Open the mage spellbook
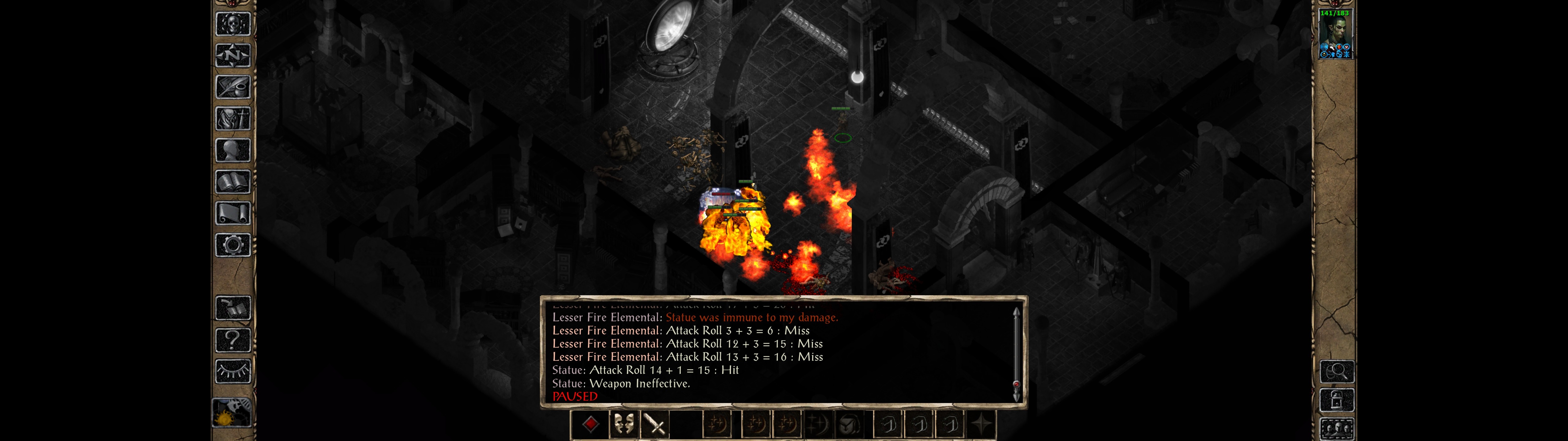Image resolution: width=1568 pixels, height=441 pixels. click(232, 182)
